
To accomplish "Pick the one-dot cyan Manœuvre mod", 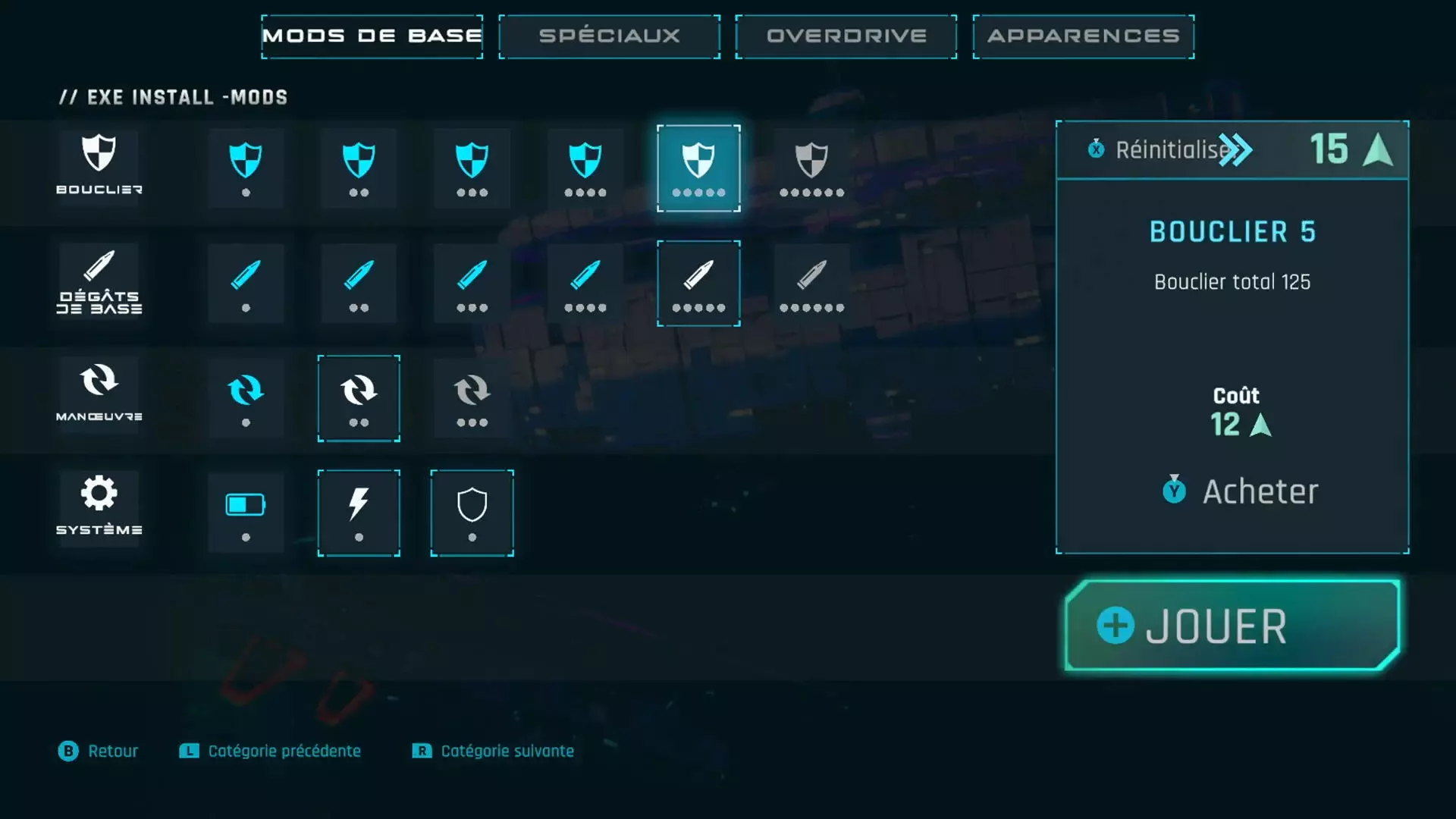I will [x=246, y=398].
